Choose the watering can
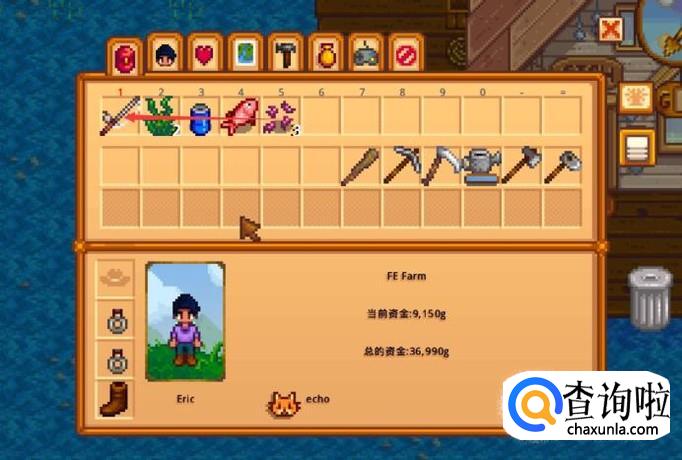The height and width of the screenshot is (460, 682). (x=481, y=166)
